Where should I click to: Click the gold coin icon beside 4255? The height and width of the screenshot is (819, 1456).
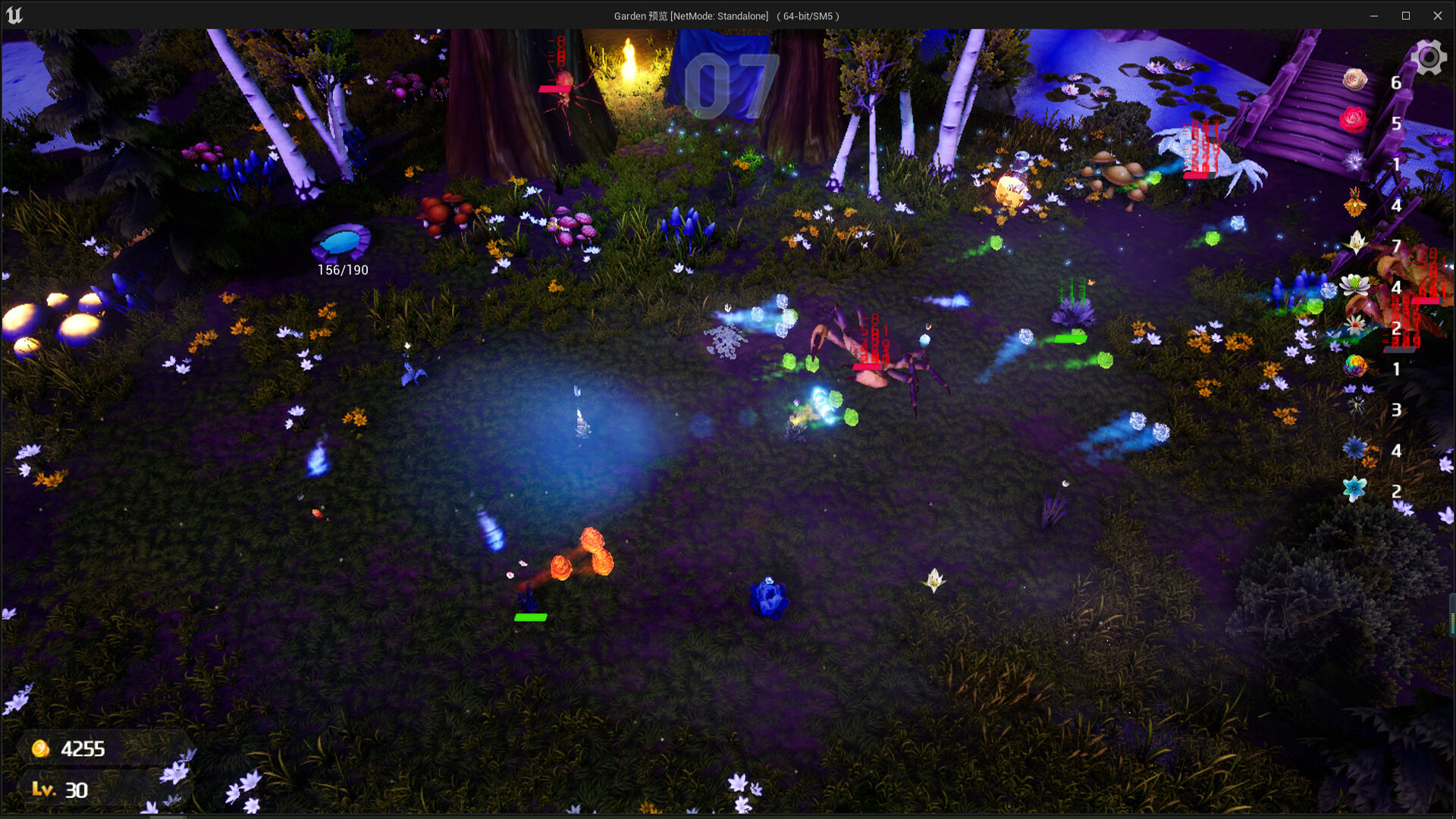[39, 748]
